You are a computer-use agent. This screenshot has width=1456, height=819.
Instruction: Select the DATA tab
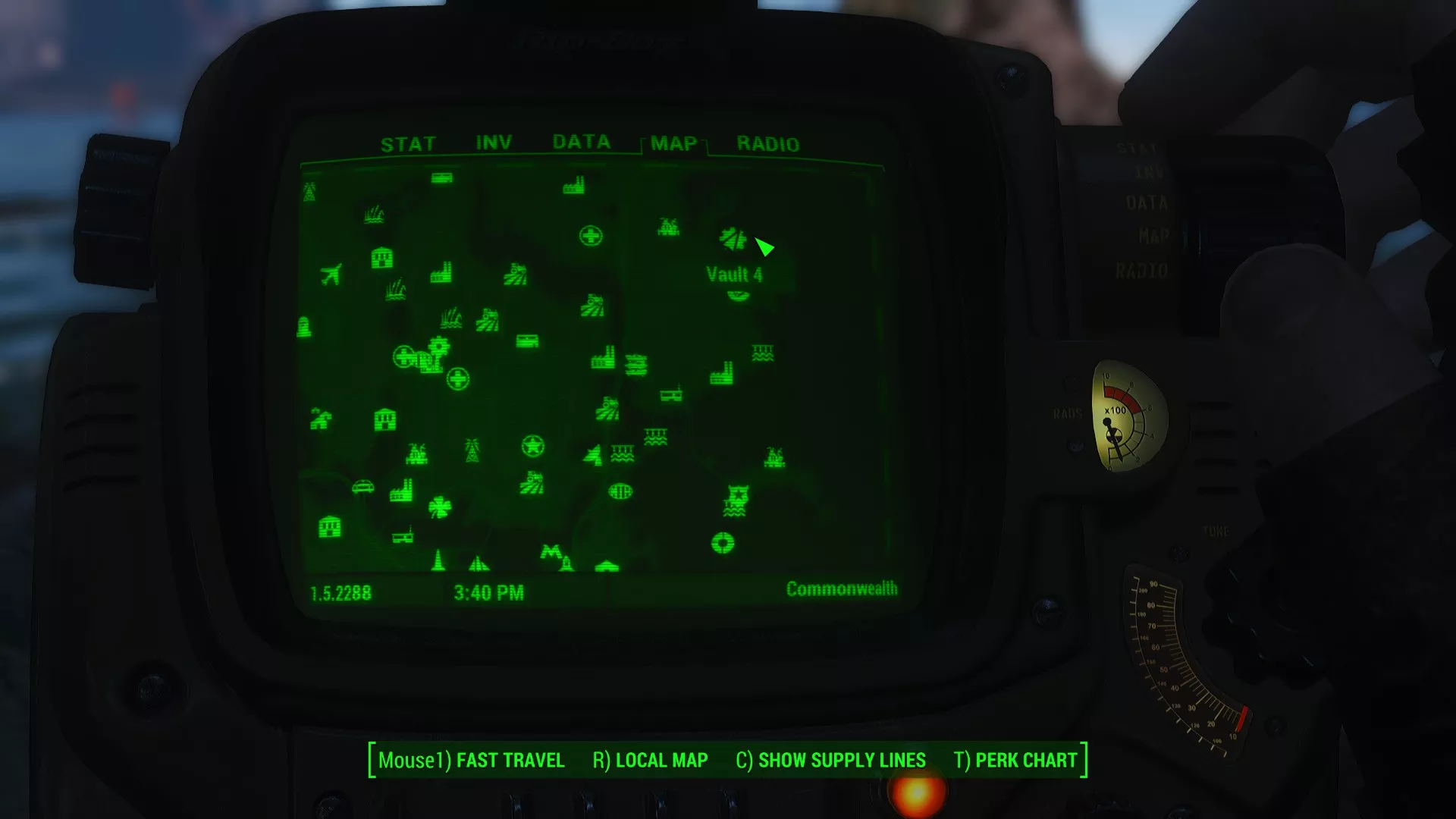[581, 142]
